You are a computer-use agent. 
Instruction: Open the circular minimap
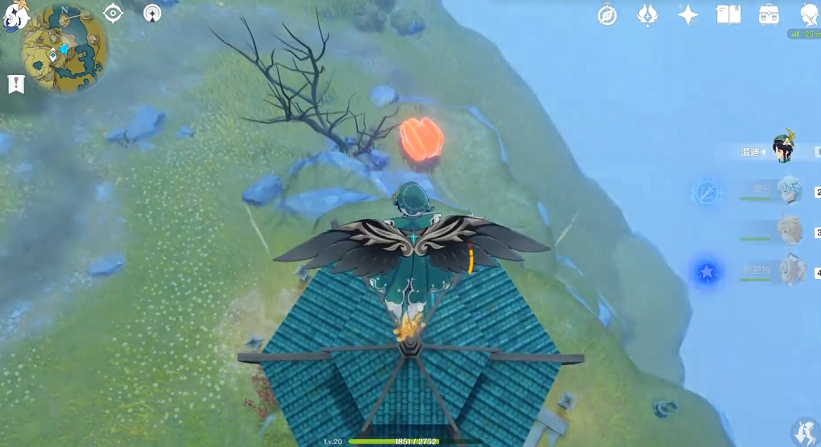pyautogui.click(x=65, y=48)
